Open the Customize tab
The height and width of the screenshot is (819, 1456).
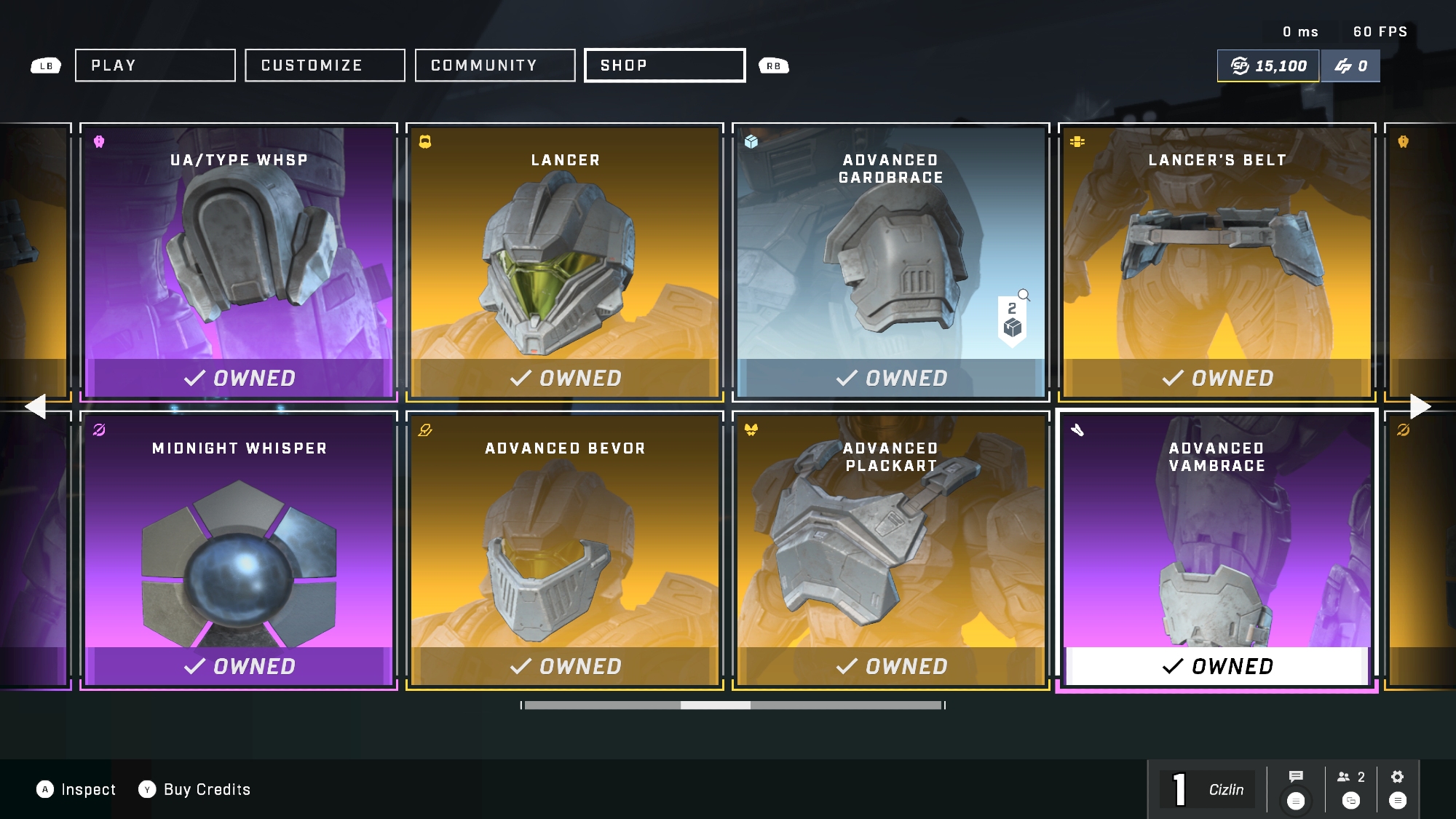[x=325, y=66]
